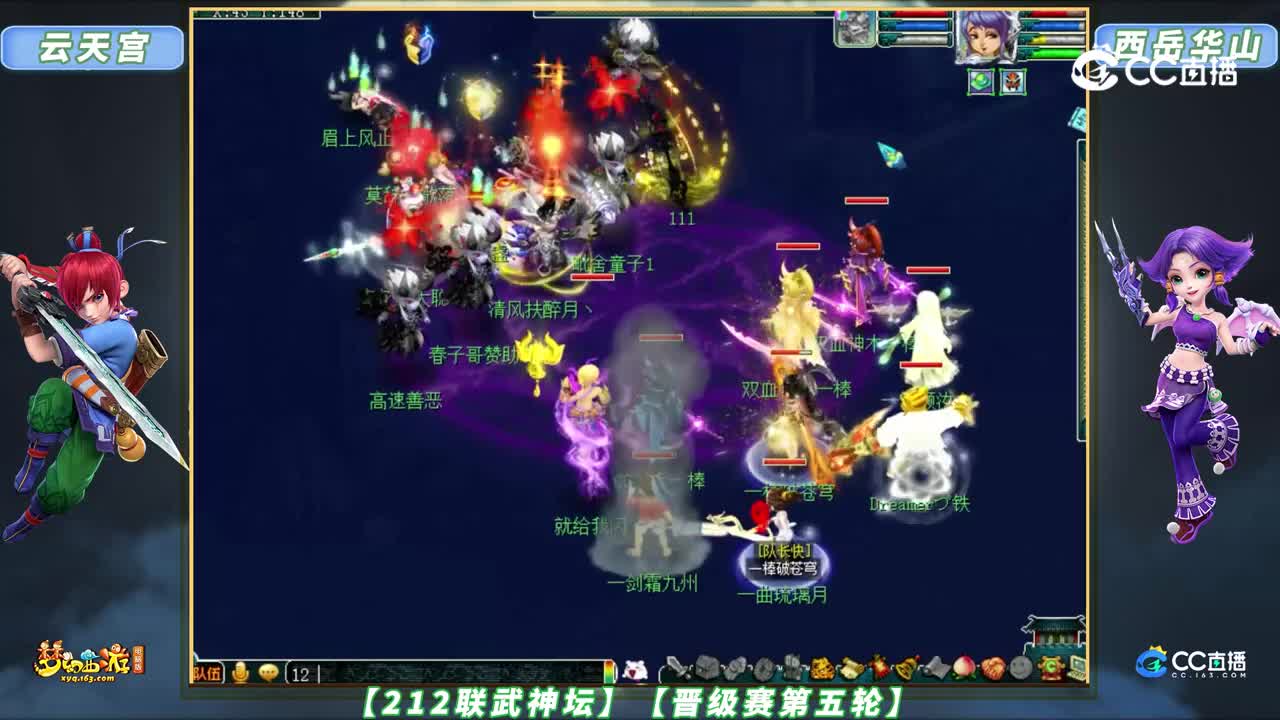The image size is (1280, 720).
Task: Click the rainbow gradient bar beside the chat box
Action: (x=608, y=668)
